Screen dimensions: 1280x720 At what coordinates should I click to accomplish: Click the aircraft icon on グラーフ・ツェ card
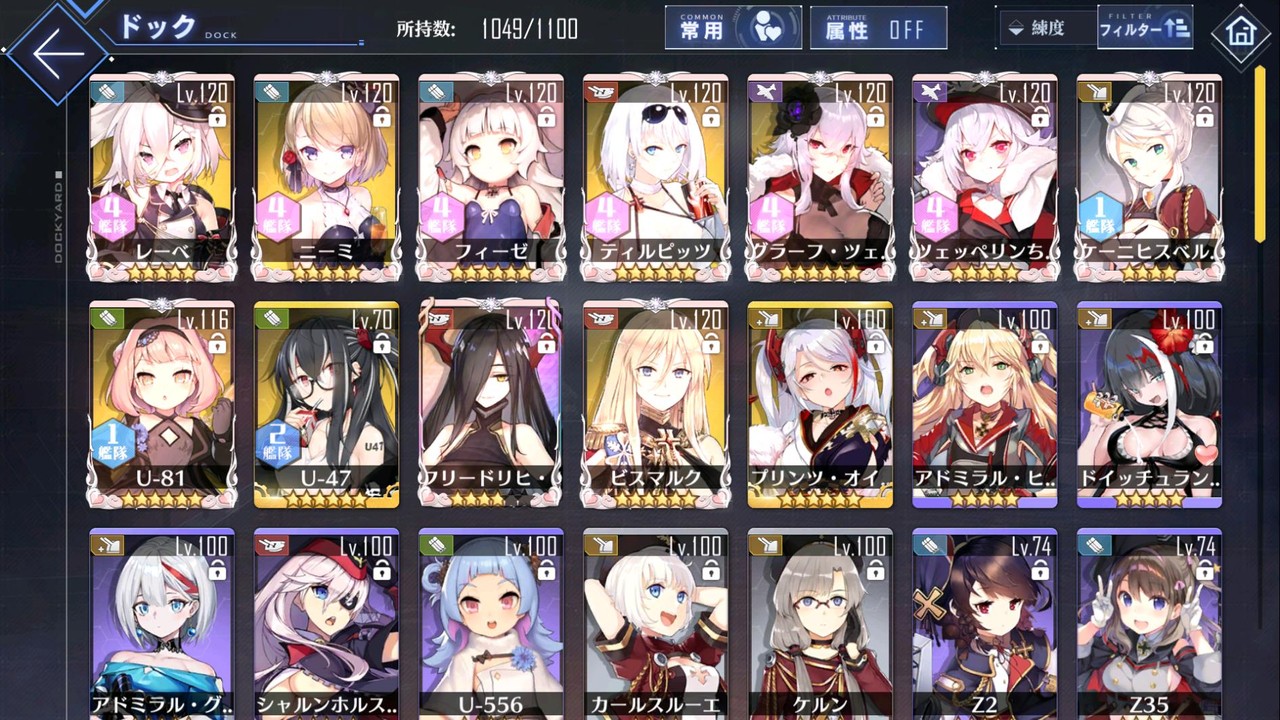pyautogui.click(x=765, y=92)
